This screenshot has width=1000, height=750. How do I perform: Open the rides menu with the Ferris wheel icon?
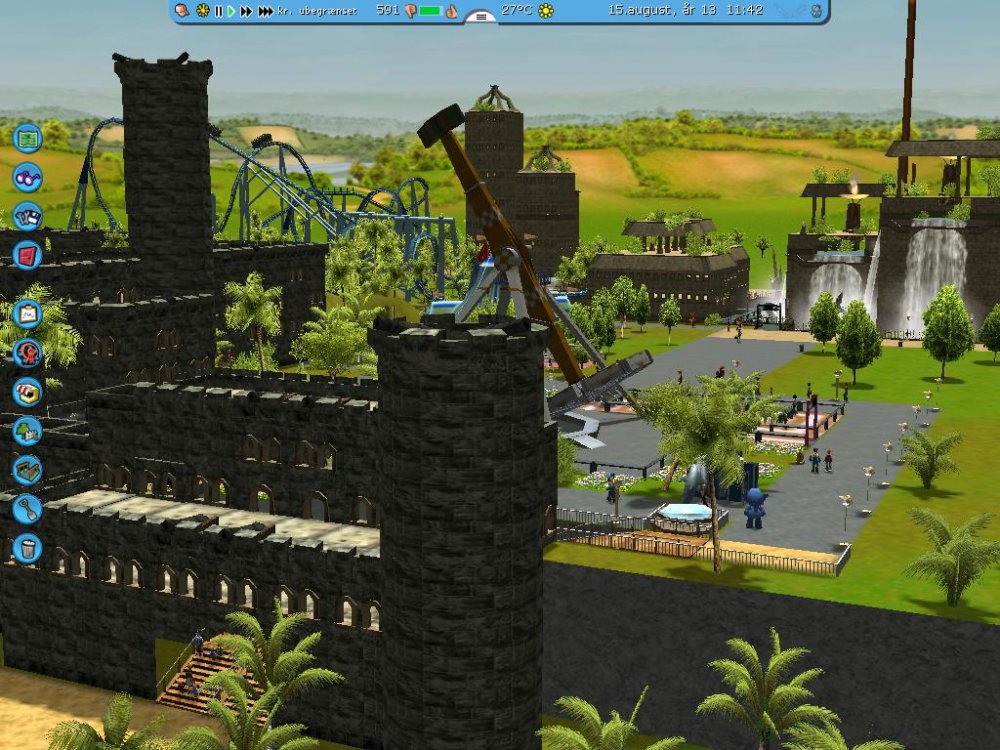click(x=27, y=353)
